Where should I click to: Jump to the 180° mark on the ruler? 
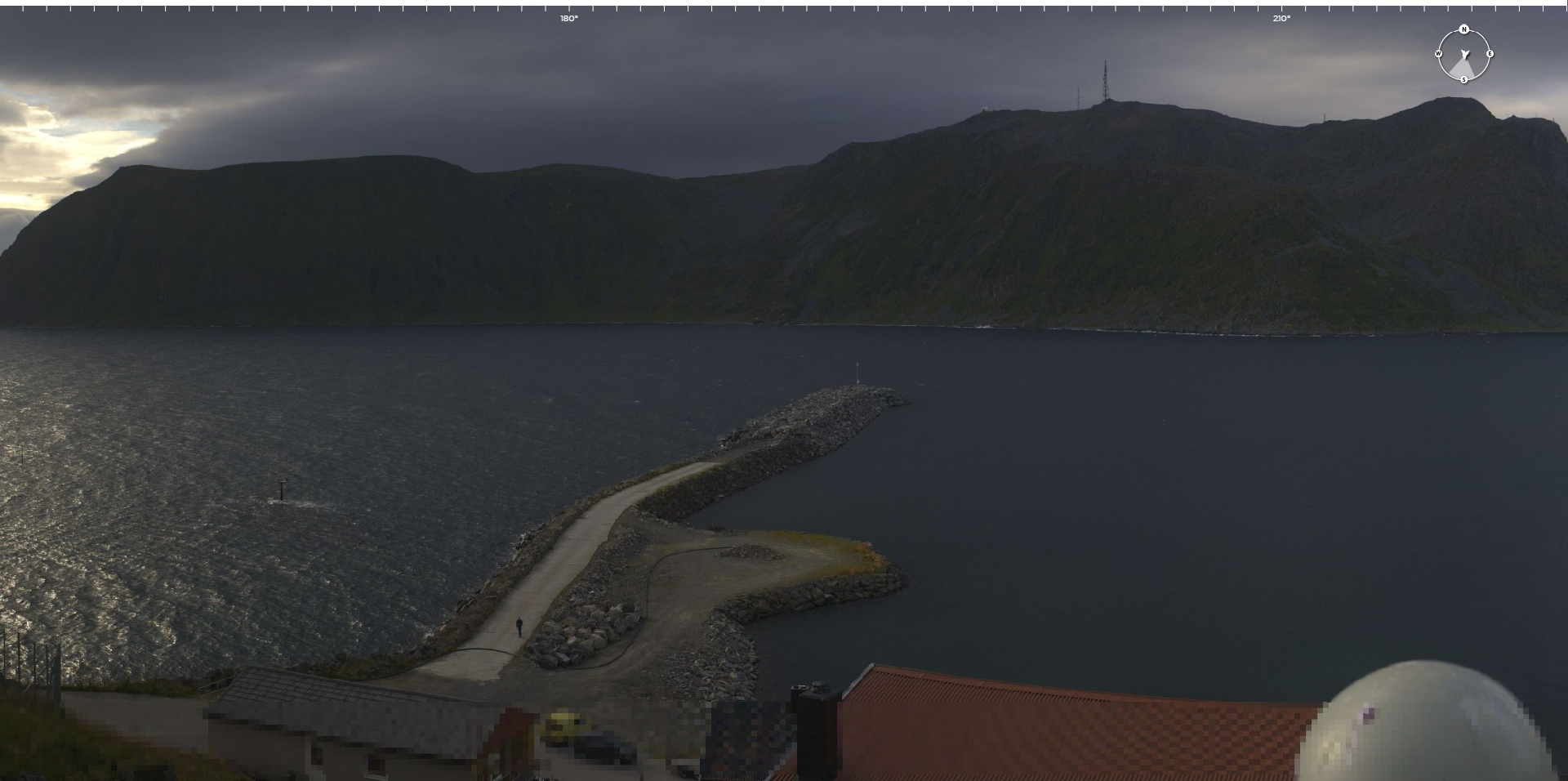tap(569, 18)
